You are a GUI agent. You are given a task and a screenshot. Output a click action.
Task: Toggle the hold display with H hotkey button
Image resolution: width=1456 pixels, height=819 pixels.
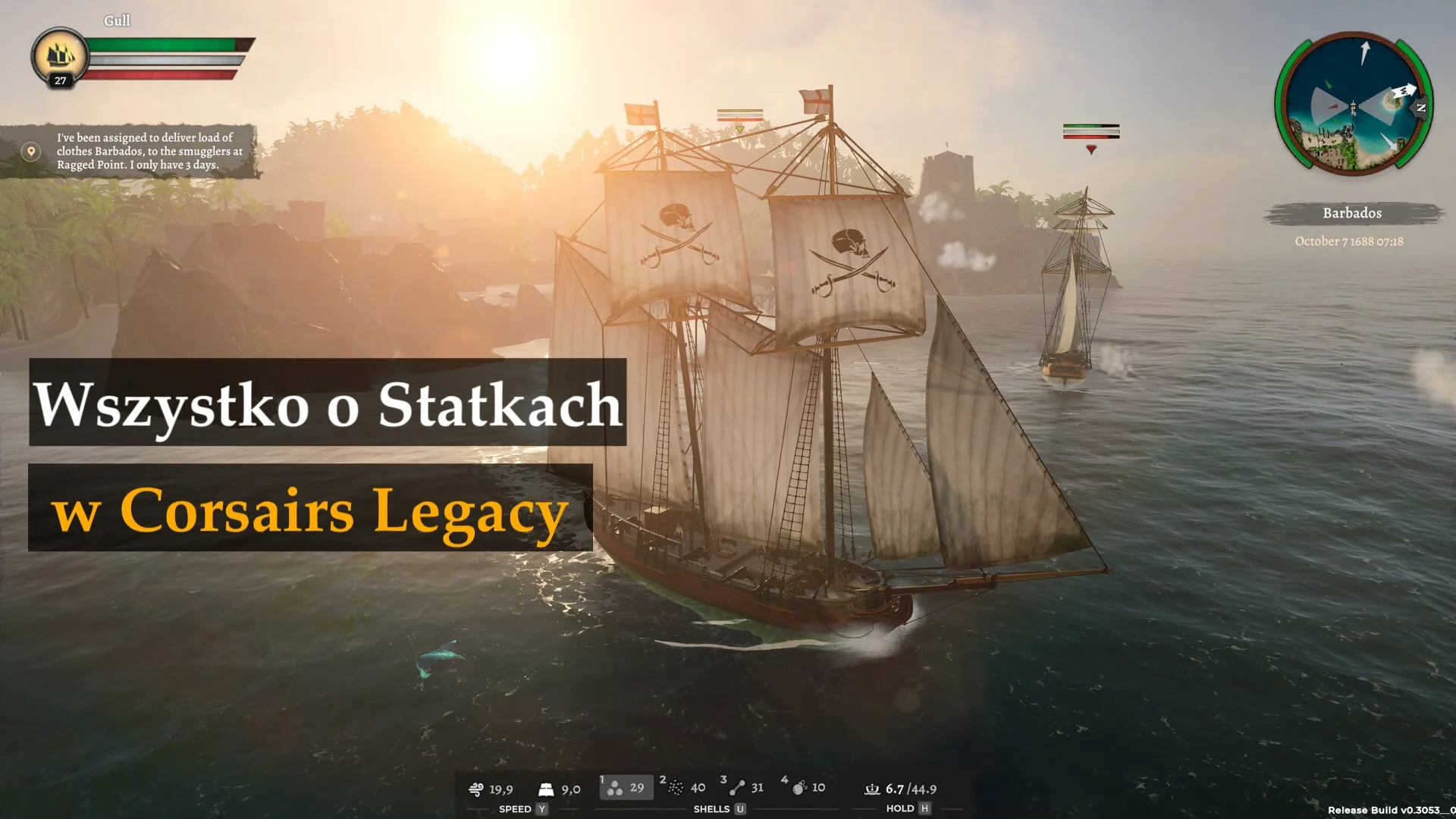[x=924, y=808]
